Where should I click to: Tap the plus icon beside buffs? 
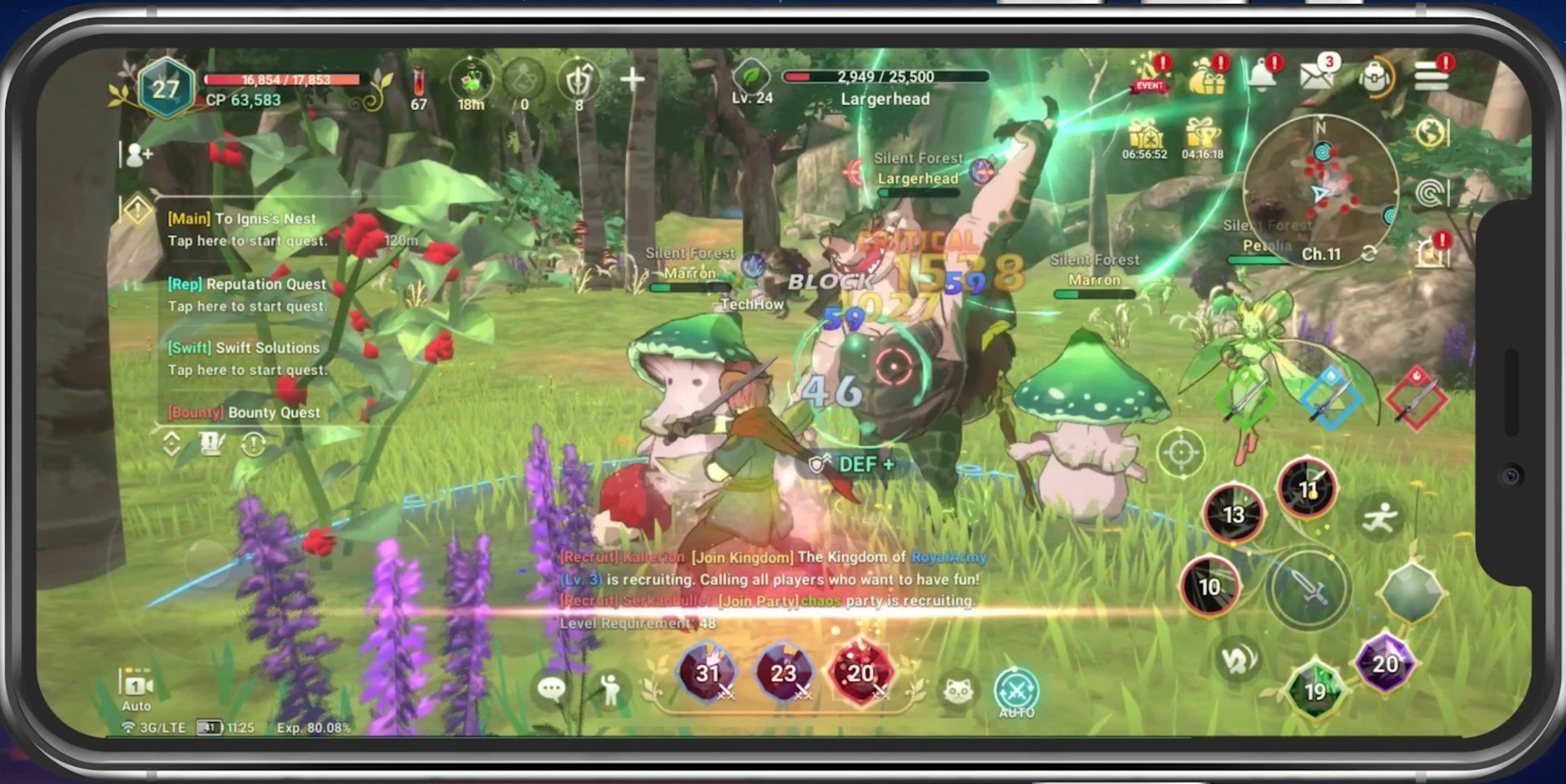pos(632,79)
